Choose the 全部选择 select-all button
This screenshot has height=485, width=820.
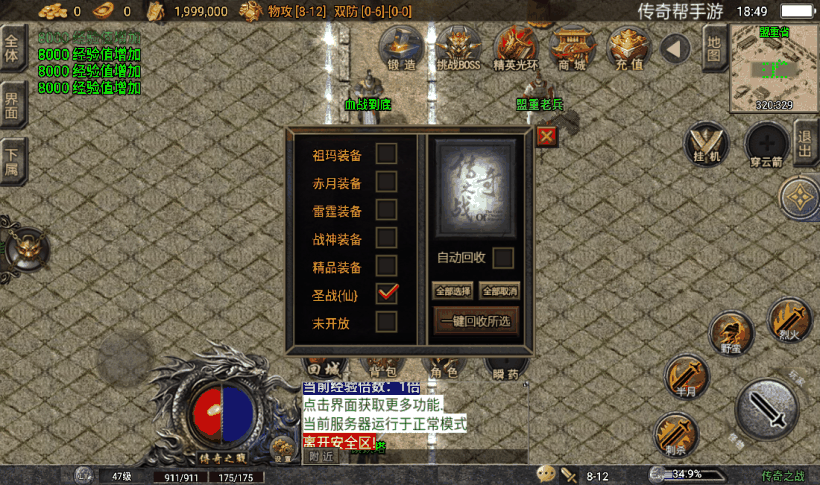[x=452, y=291]
